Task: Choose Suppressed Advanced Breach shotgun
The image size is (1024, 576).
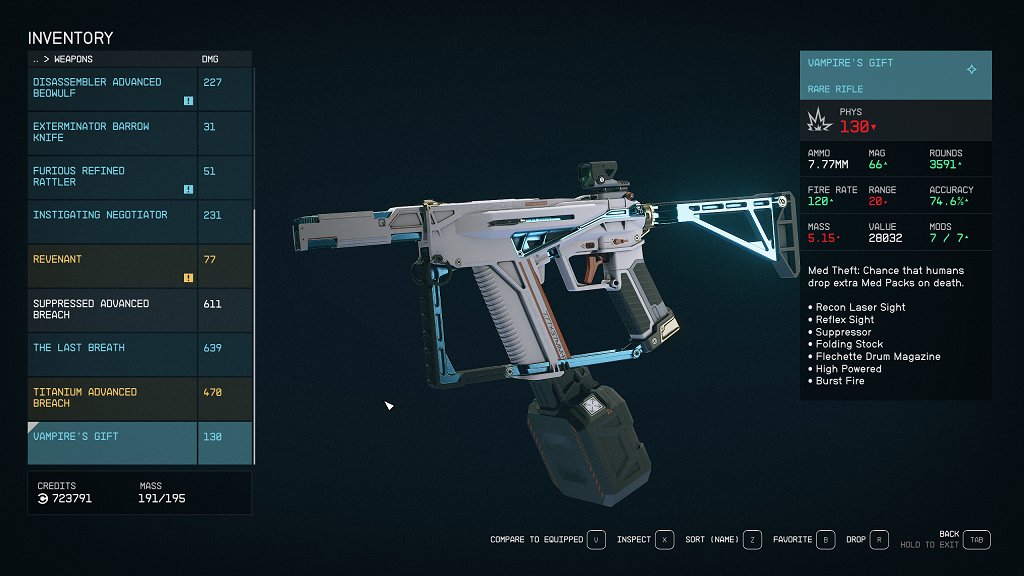Action: (x=113, y=309)
